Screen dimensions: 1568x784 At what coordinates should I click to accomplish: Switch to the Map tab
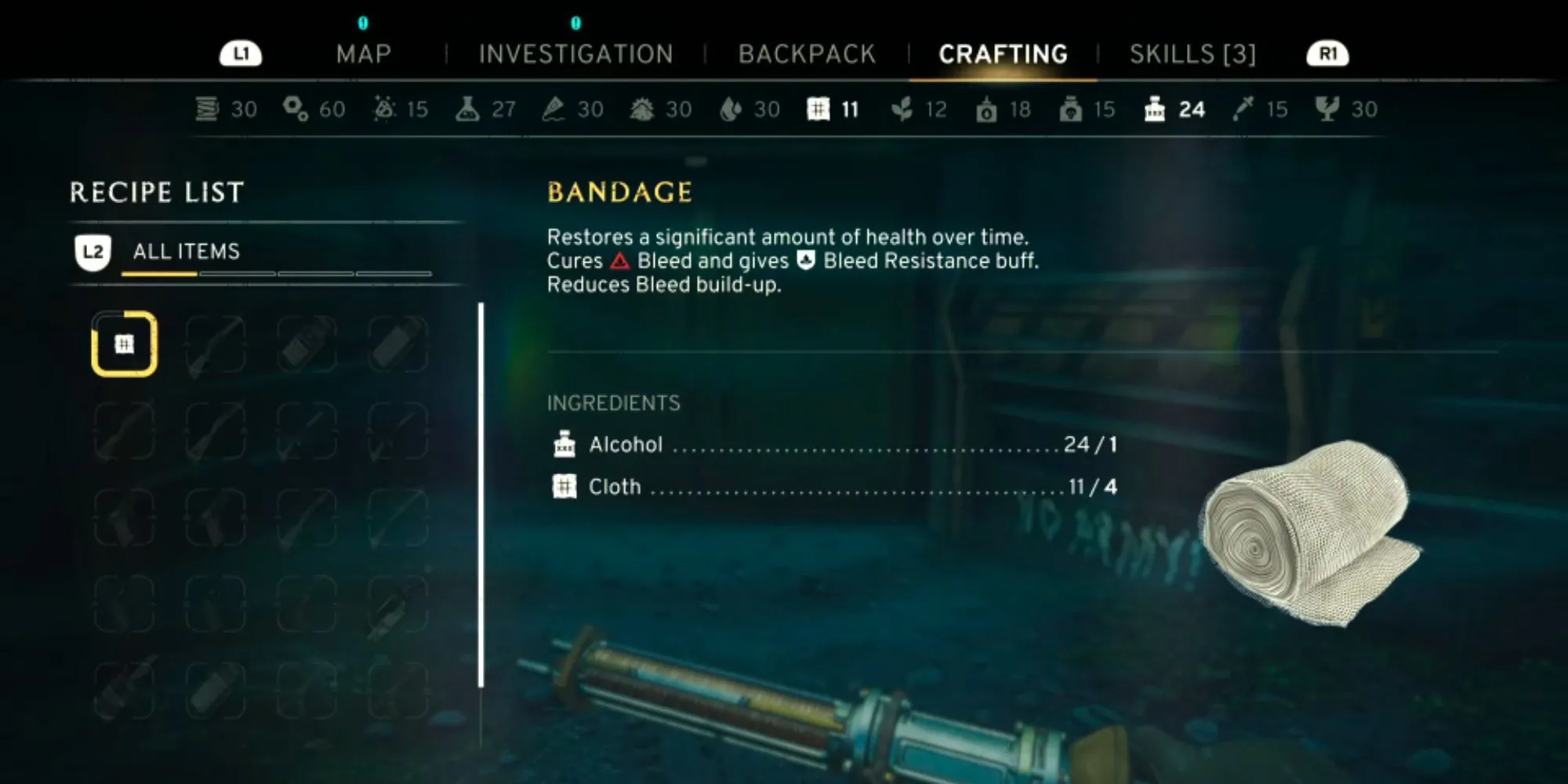point(364,54)
